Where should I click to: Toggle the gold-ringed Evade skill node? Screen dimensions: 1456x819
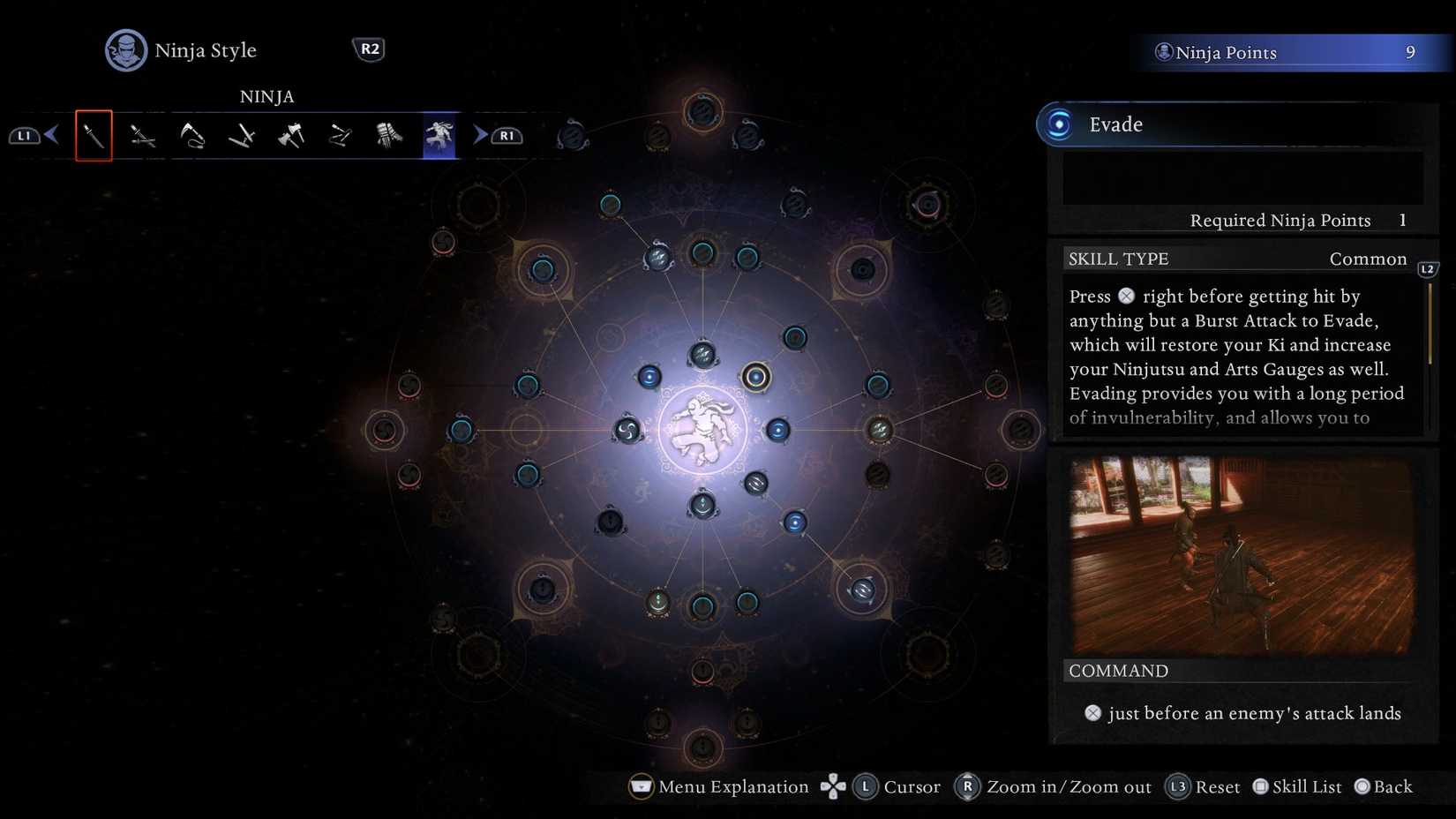coord(757,376)
